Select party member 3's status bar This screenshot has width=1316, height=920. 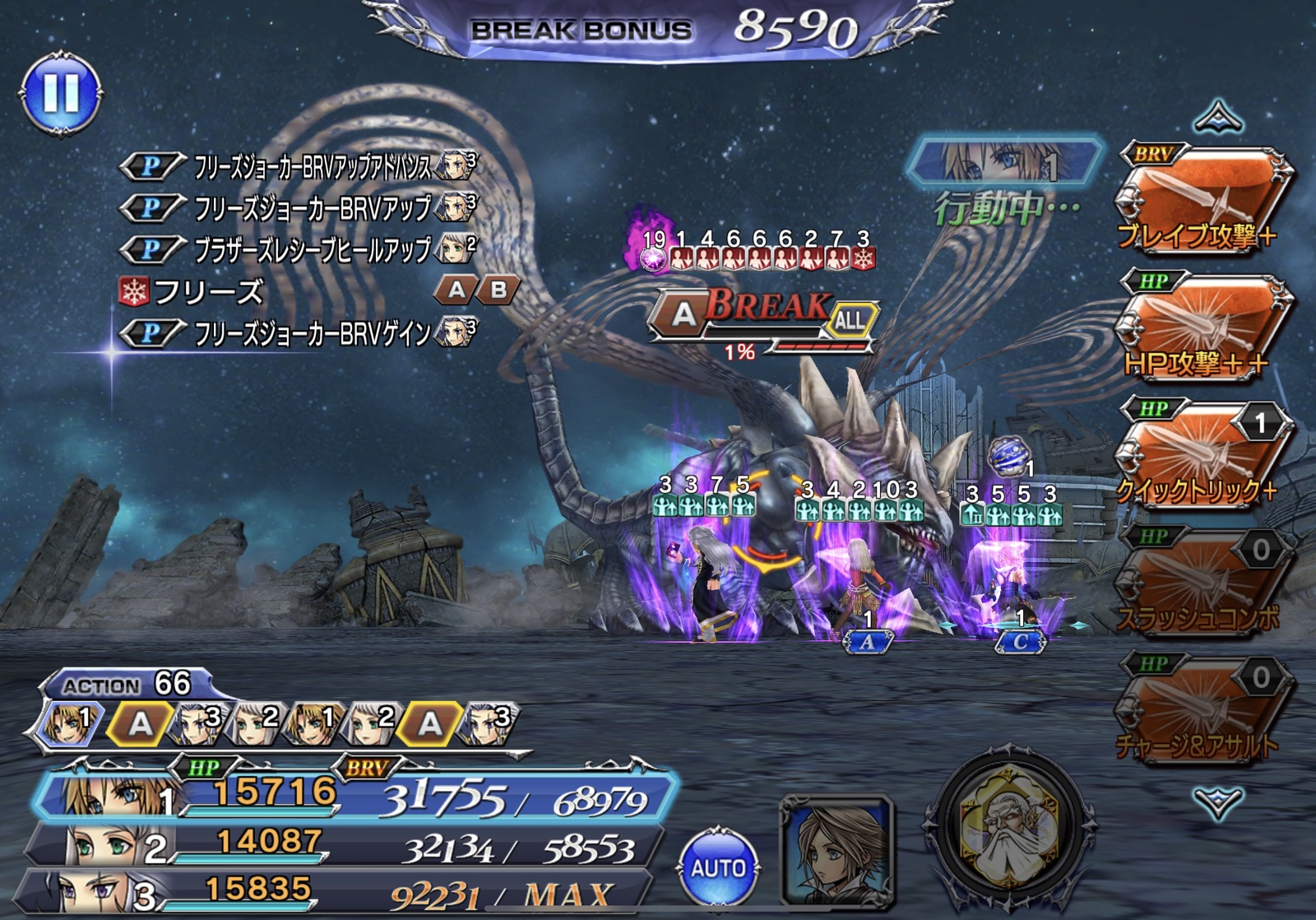click(337, 892)
